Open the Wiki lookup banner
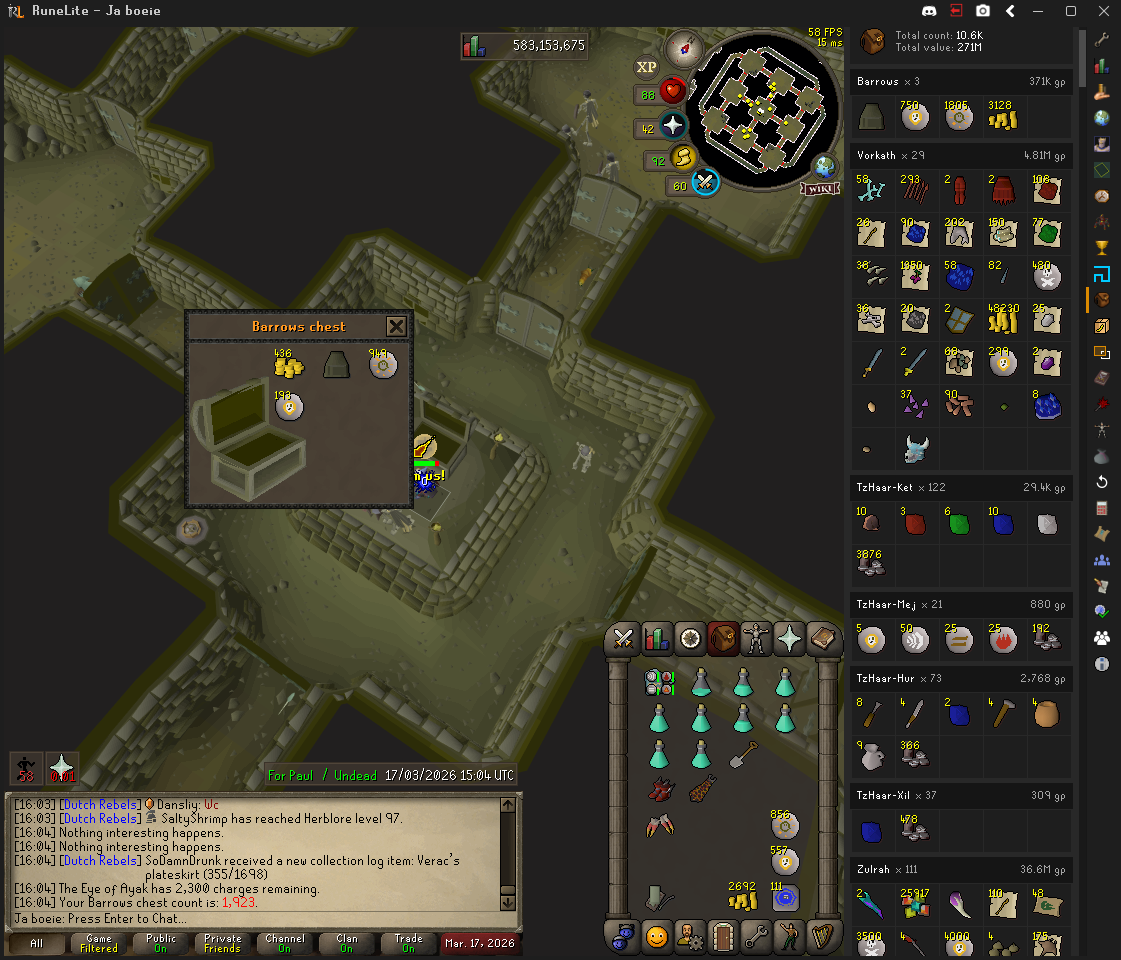The image size is (1121, 960). 817,188
